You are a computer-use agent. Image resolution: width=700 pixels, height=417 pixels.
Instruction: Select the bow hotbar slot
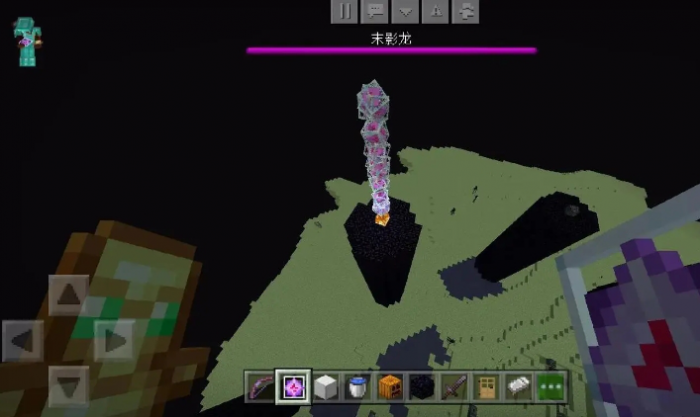point(263,386)
